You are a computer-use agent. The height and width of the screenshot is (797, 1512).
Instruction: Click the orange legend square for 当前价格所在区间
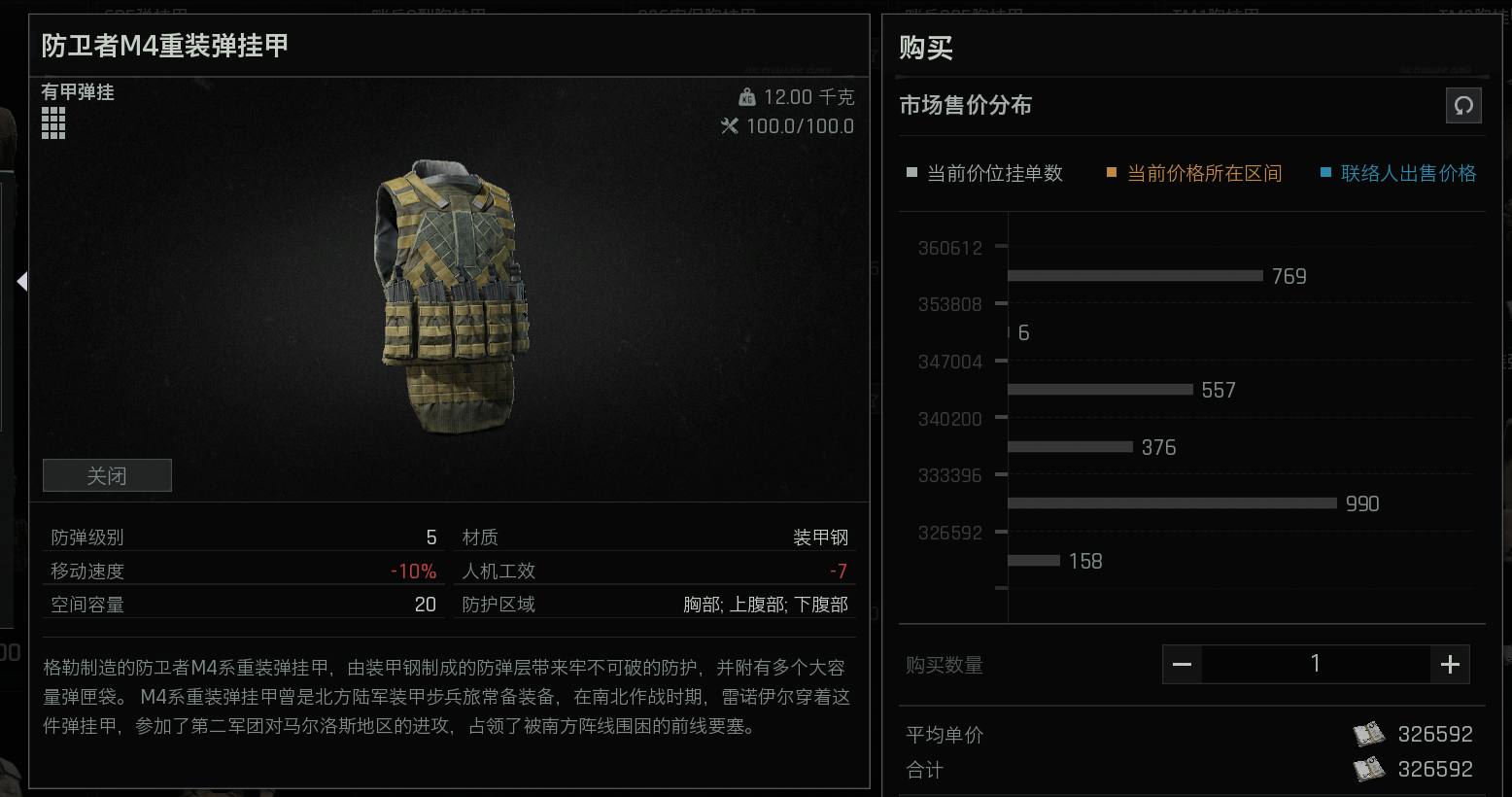tap(1110, 172)
